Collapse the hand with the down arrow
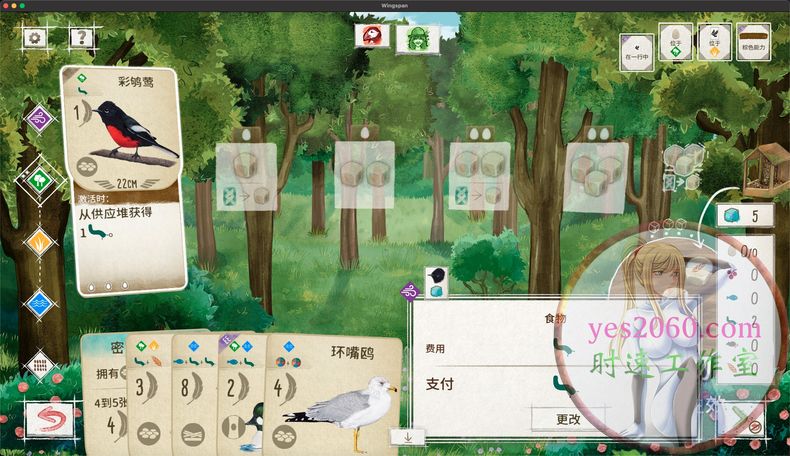This screenshot has width=790, height=456. pyautogui.click(x=409, y=437)
